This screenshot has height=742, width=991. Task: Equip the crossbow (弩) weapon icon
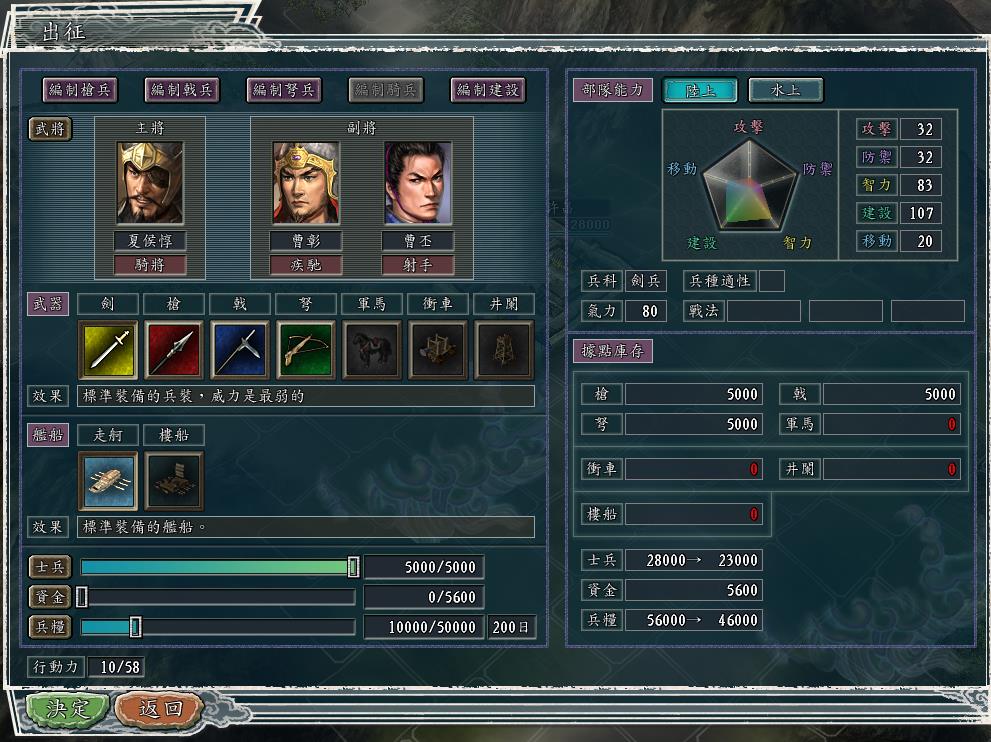[x=306, y=350]
